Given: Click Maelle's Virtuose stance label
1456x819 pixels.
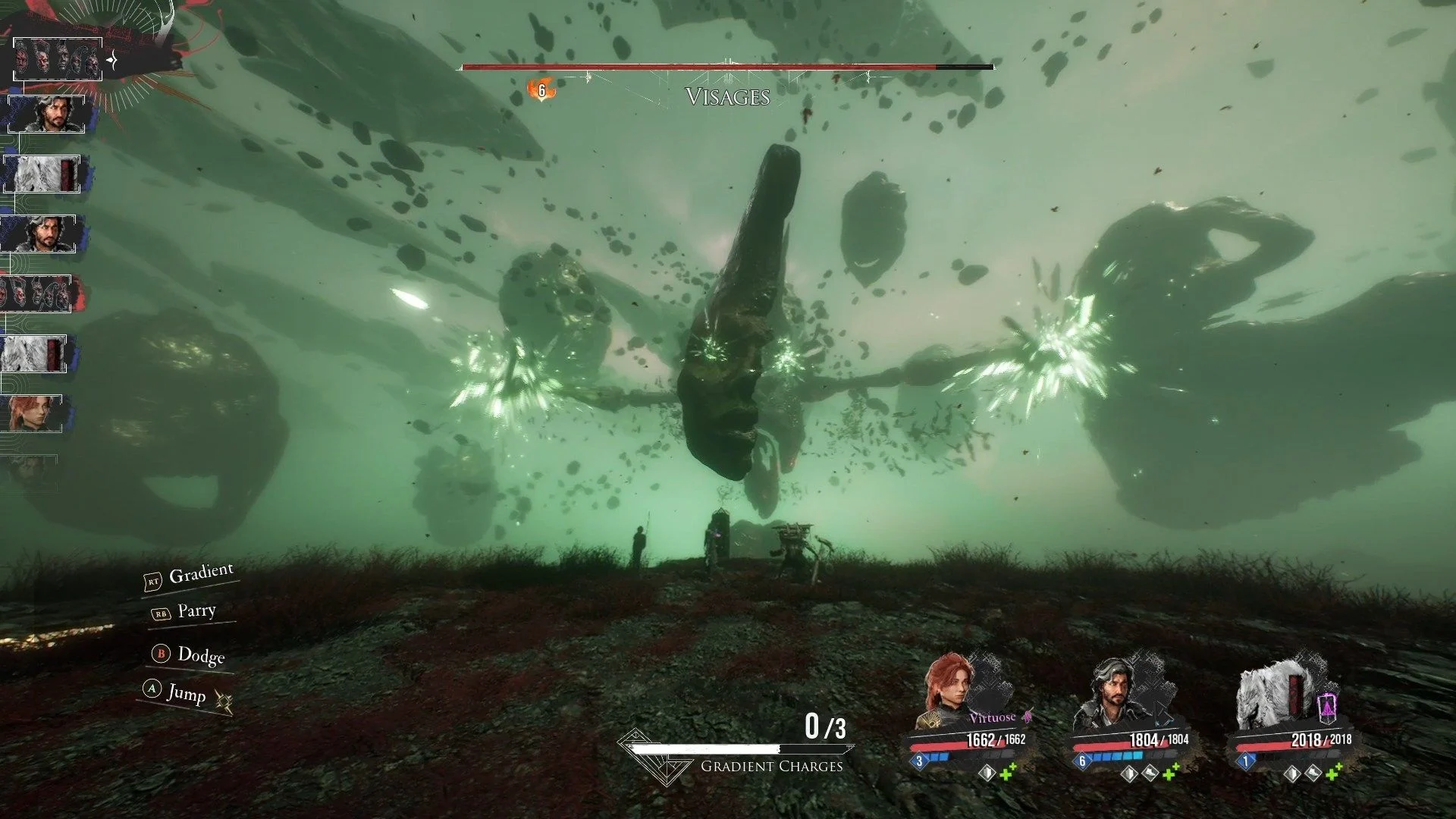Looking at the screenshot, I should (x=992, y=717).
